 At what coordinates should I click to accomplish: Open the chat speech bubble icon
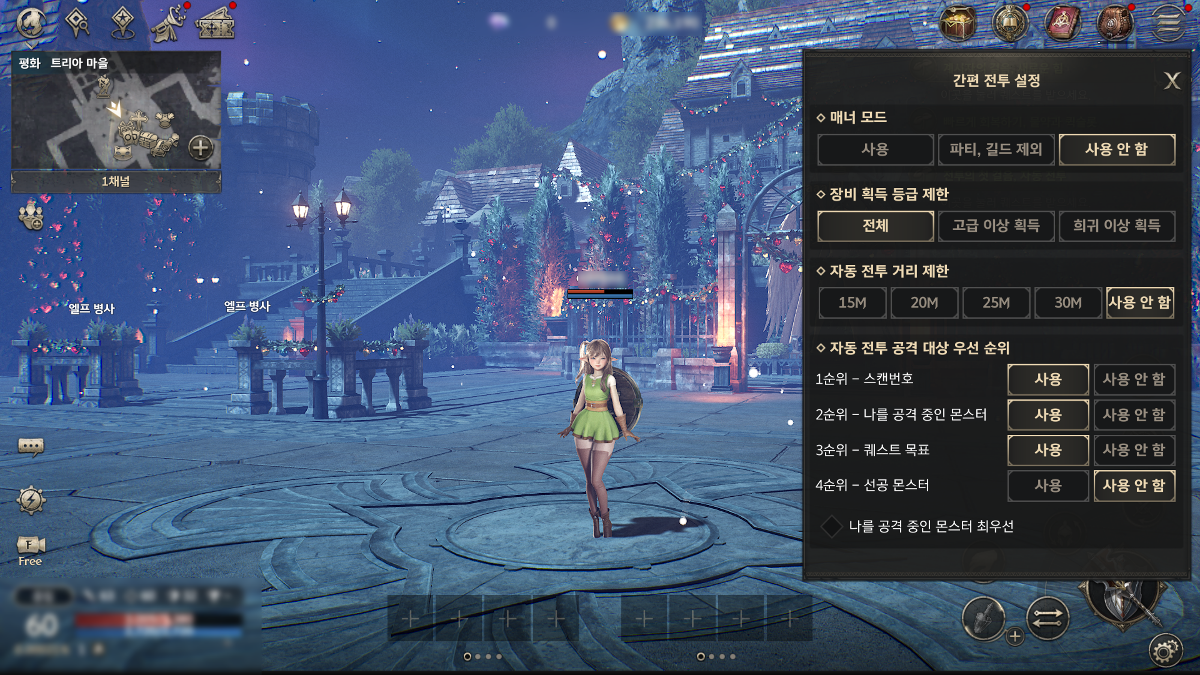pyautogui.click(x=31, y=446)
